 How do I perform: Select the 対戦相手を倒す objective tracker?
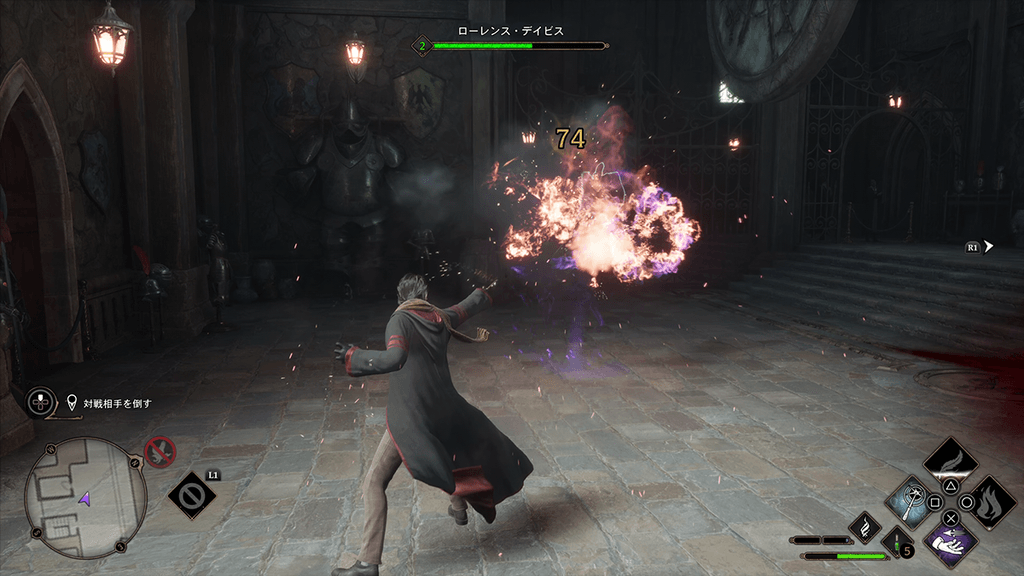(x=110, y=403)
